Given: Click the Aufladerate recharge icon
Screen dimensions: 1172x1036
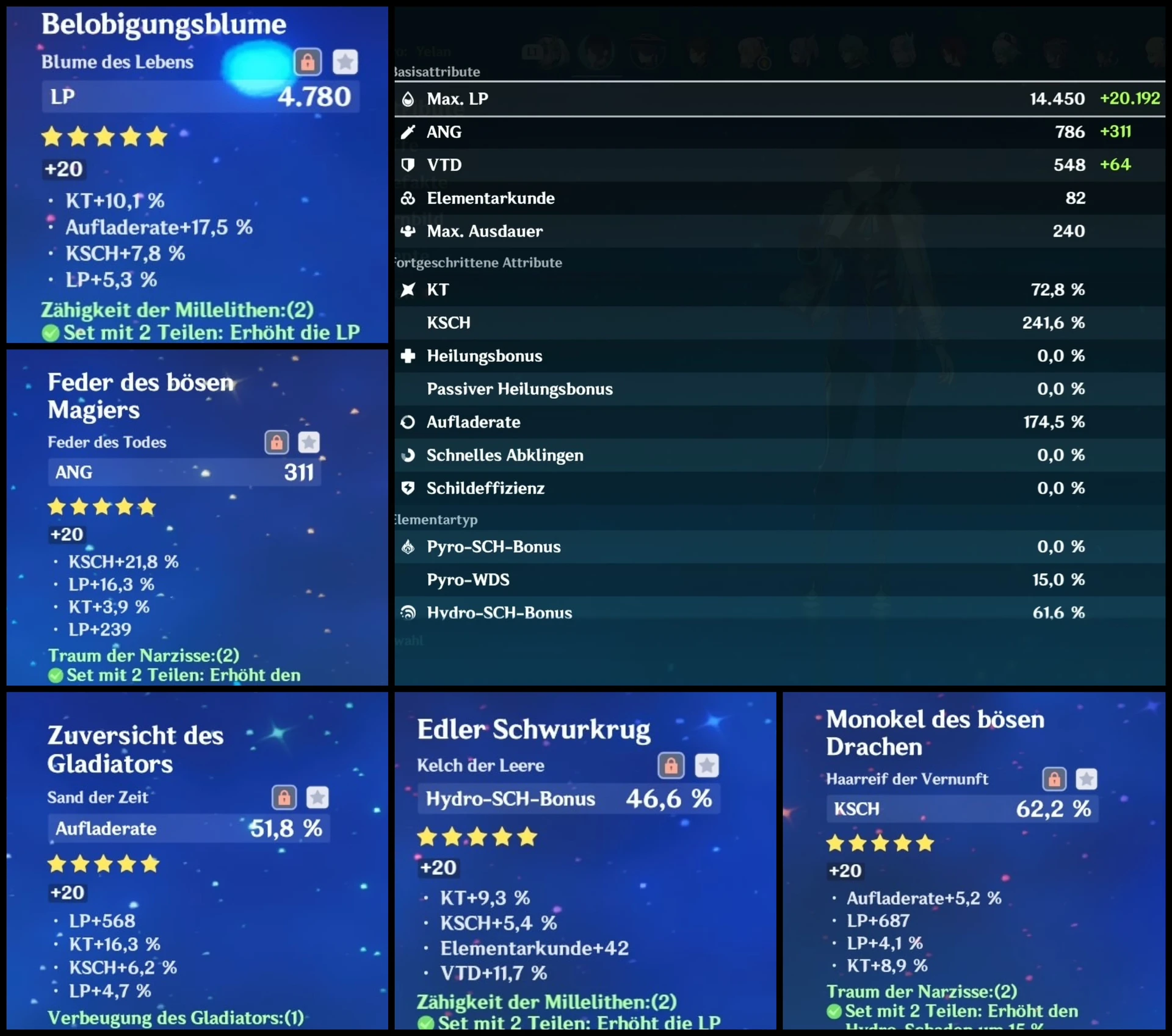Looking at the screenshot, I should tap(408, 422).
